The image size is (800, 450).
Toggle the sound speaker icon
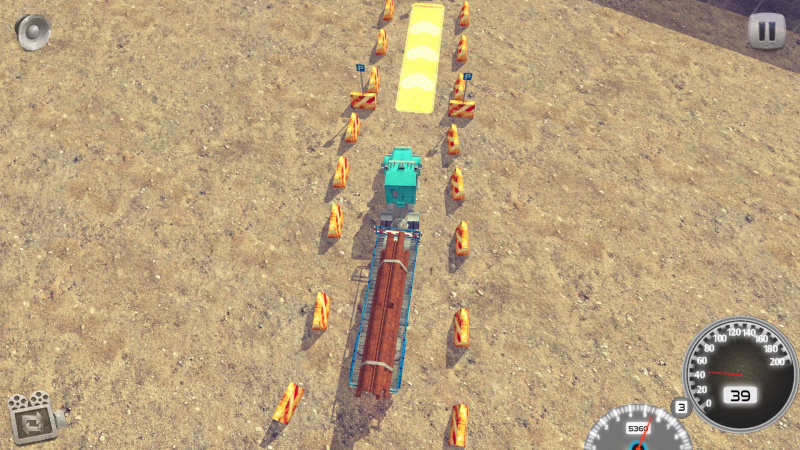click(x=32, y=31)
